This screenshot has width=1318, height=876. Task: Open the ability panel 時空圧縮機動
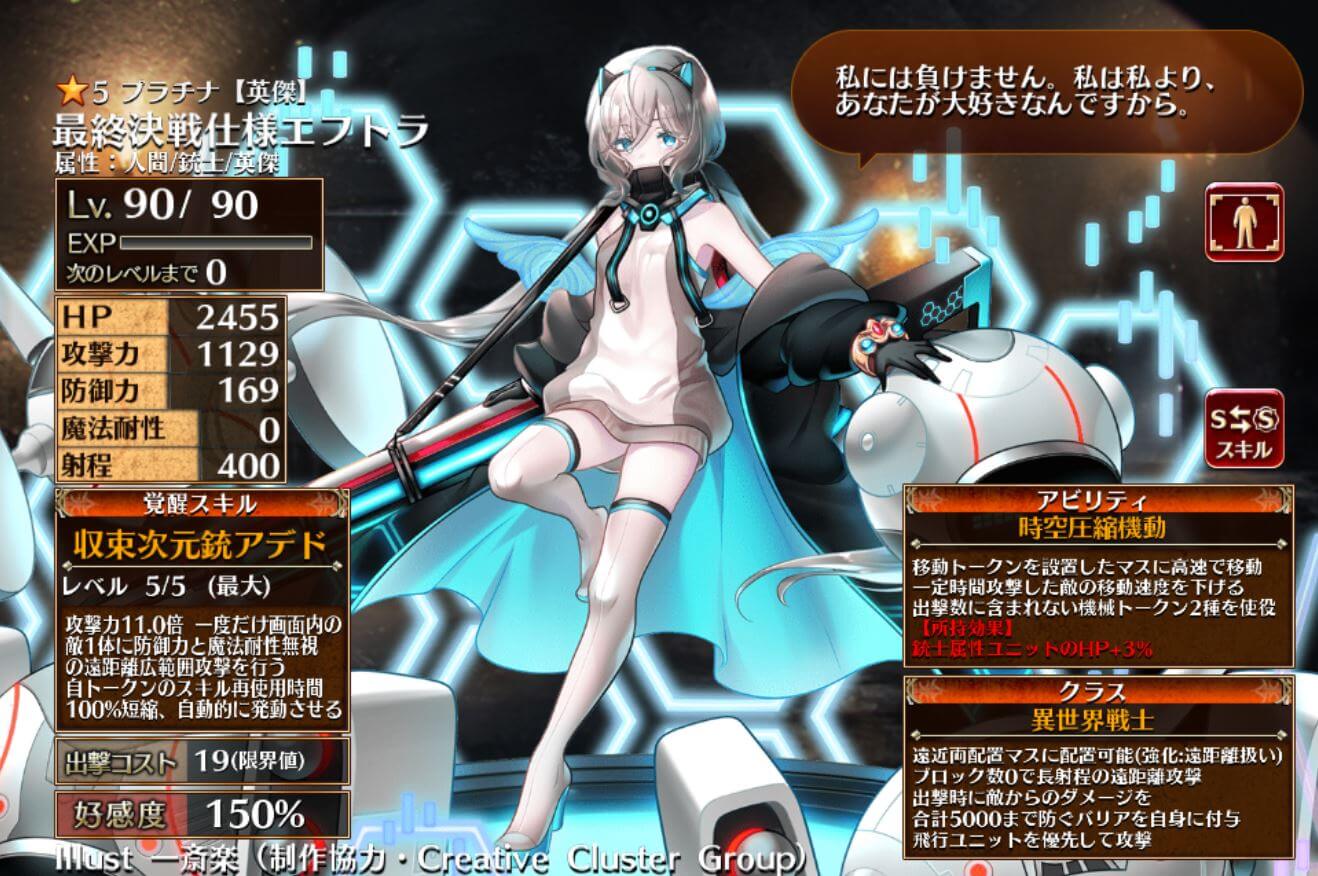coord(1098,526)
